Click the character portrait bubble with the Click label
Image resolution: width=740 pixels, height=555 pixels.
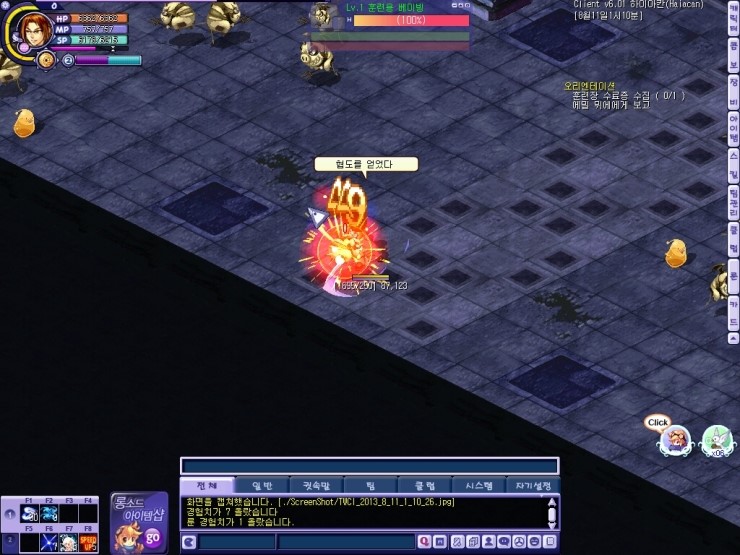click(676, 441)
